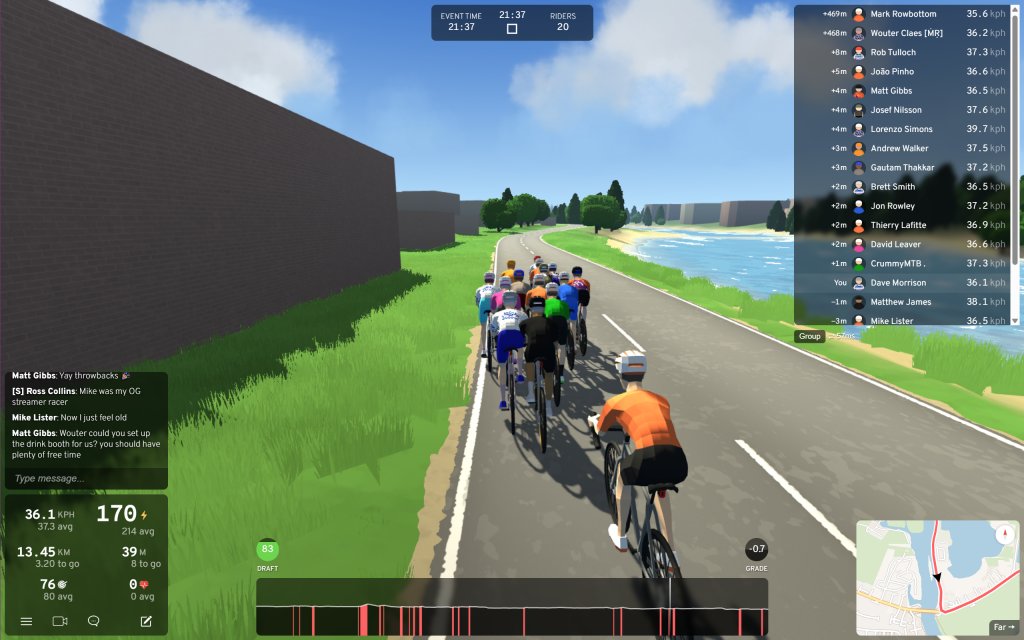Open the hamburger menu in stats panel

tap(27, 621)
